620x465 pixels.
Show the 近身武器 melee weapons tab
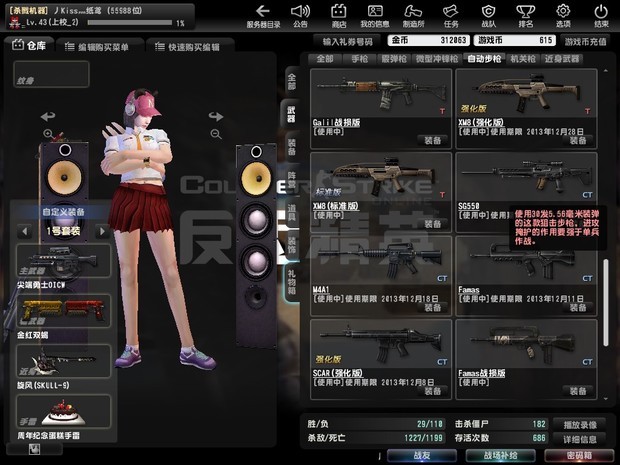click(x=565, y=59)
